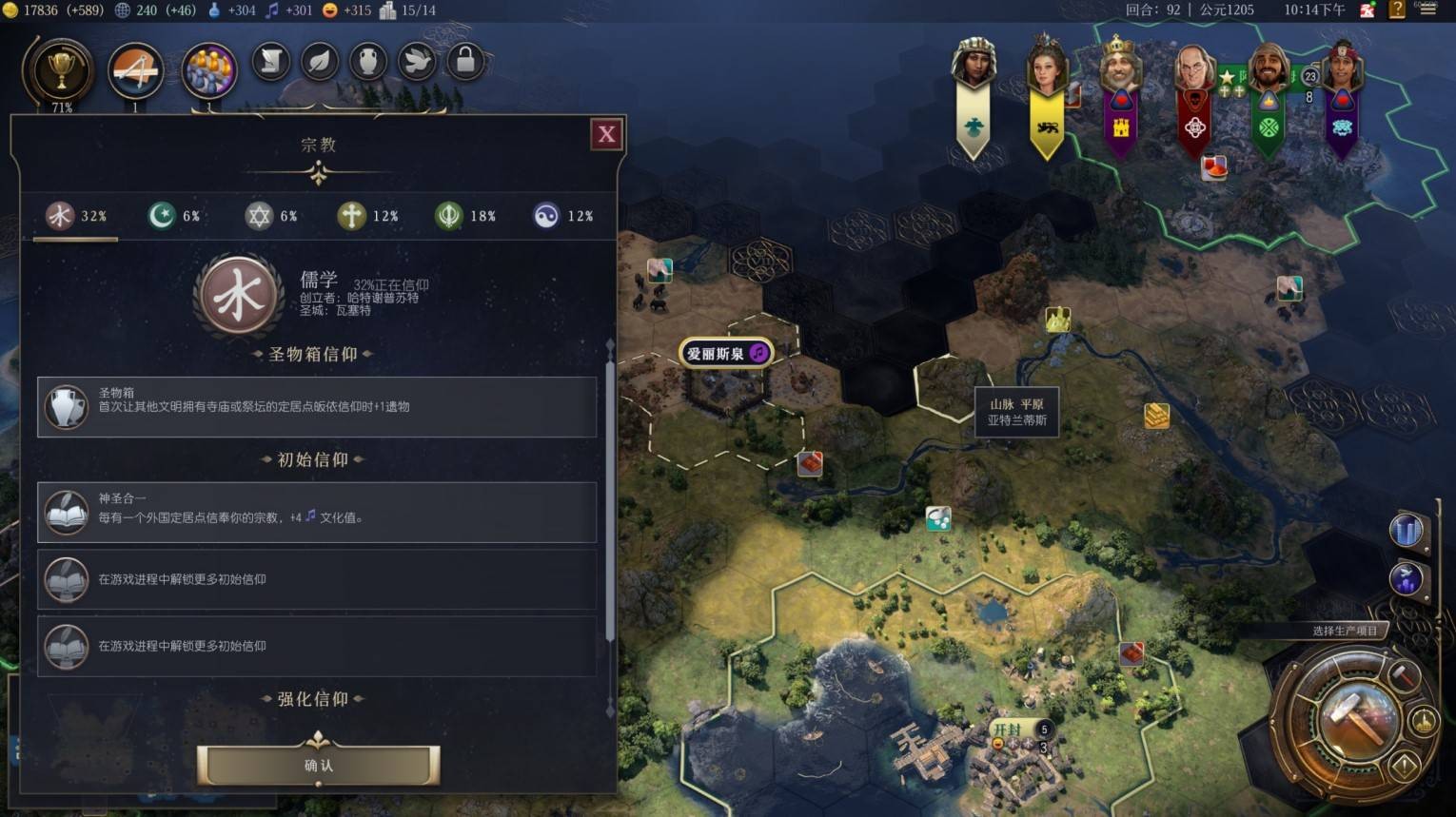Click the padlock icon button
This screenshot has width=1456, height=817.
[465, 62]
